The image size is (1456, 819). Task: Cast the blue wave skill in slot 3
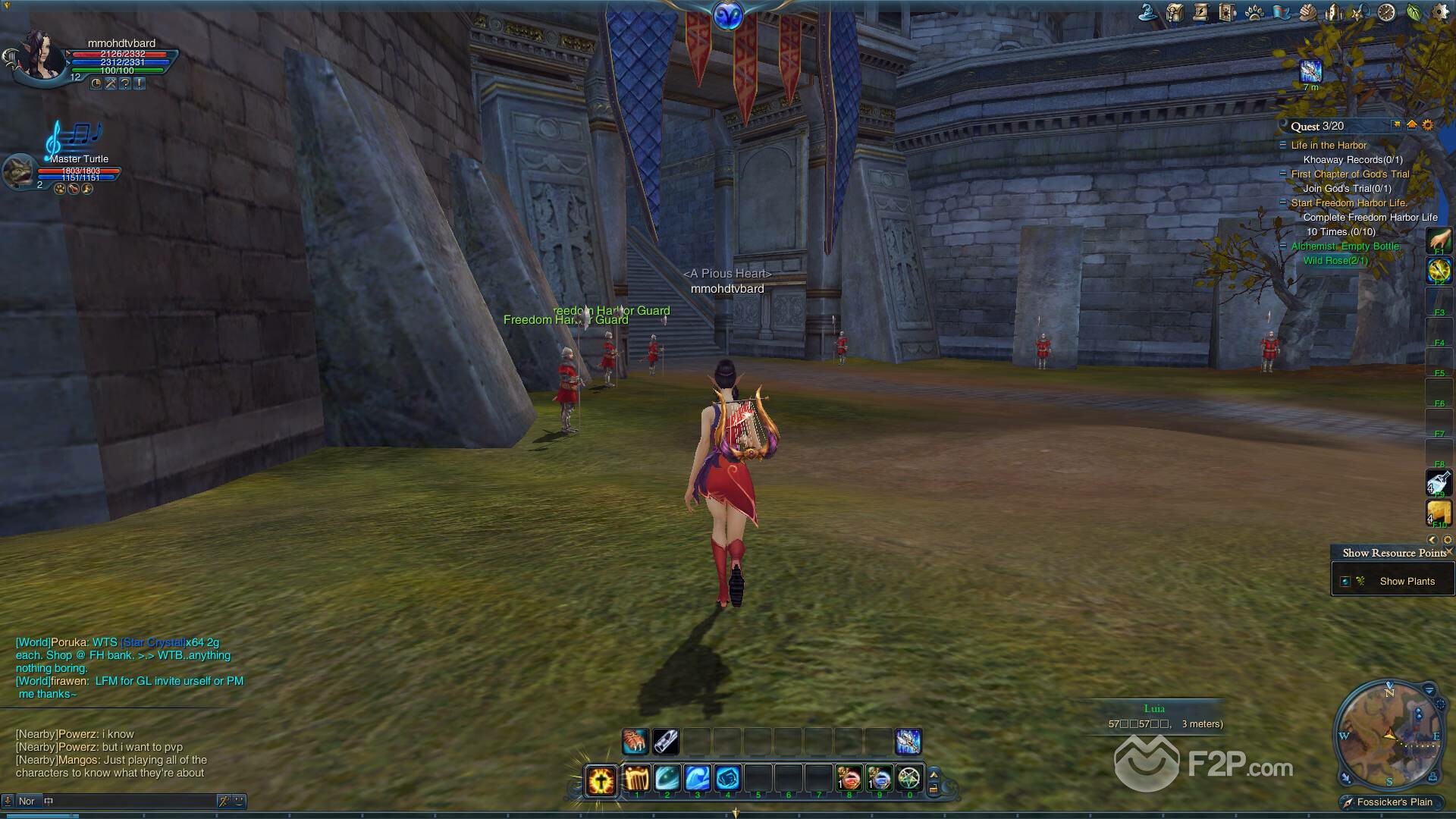tap(697, 779)
